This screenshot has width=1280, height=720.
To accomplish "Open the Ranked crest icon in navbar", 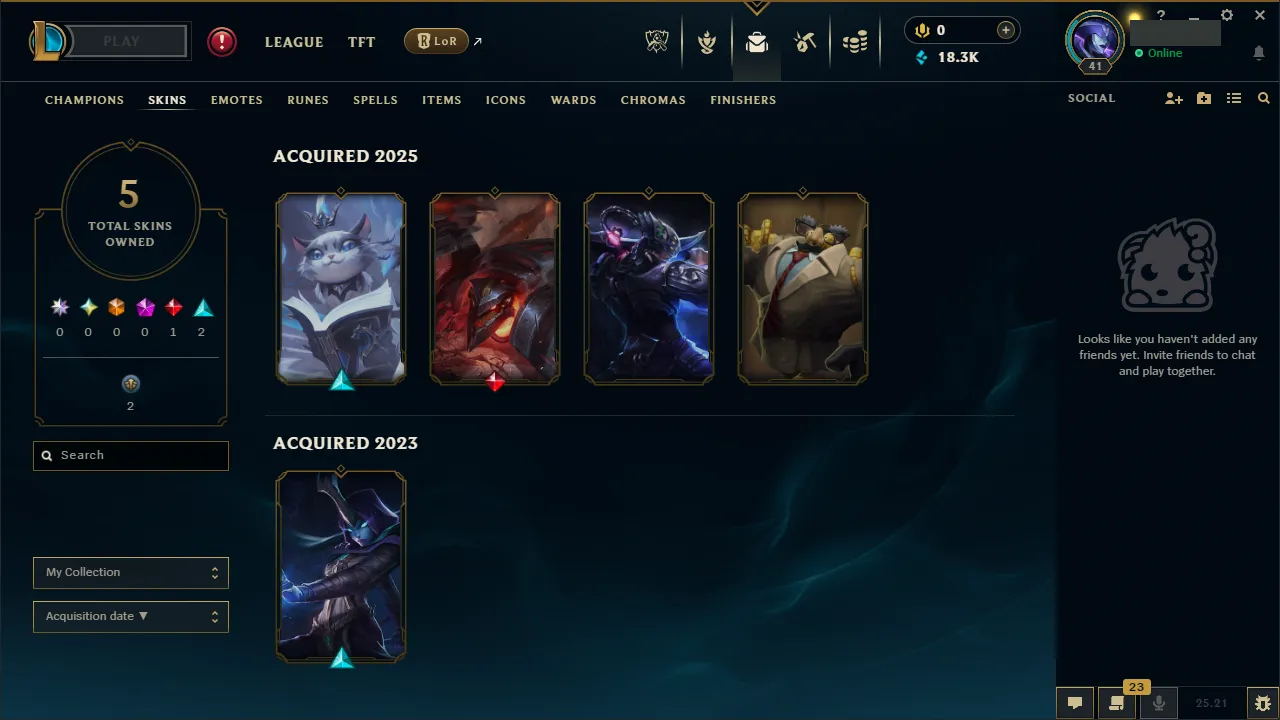I will click(x=707, y=41).
